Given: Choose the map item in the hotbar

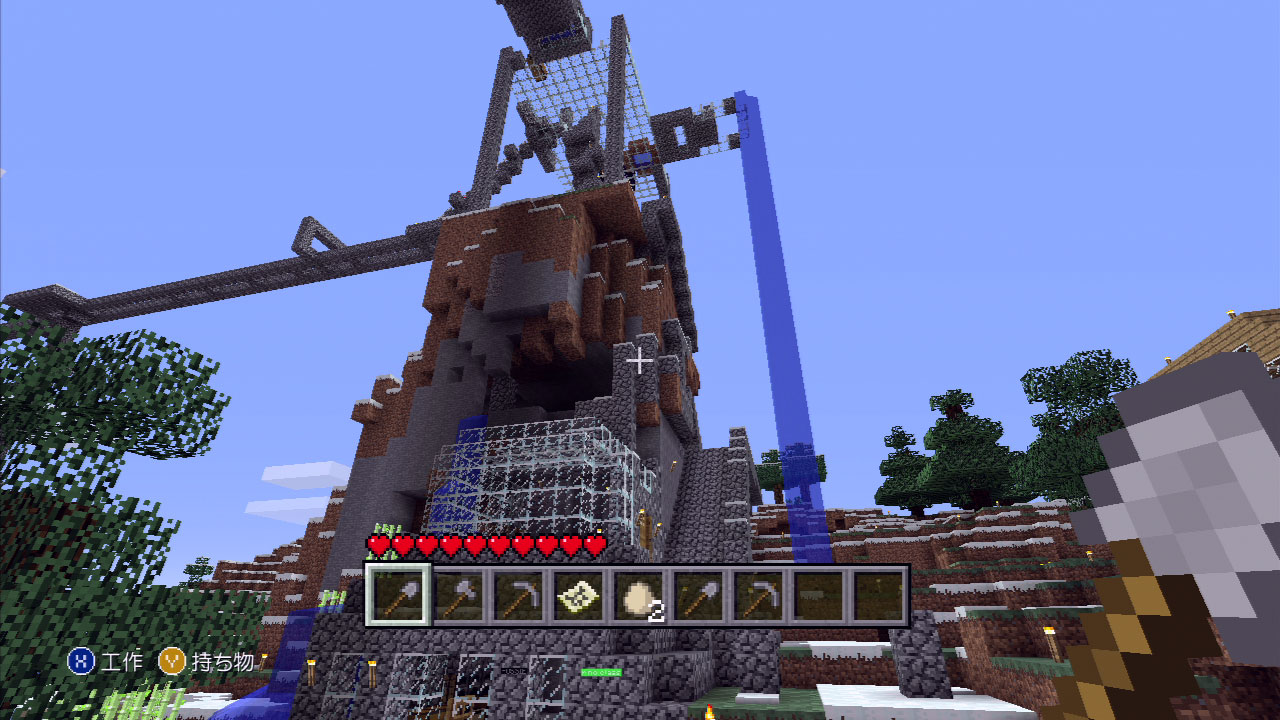Looking at the screenshot, I should tap(578, 596).
